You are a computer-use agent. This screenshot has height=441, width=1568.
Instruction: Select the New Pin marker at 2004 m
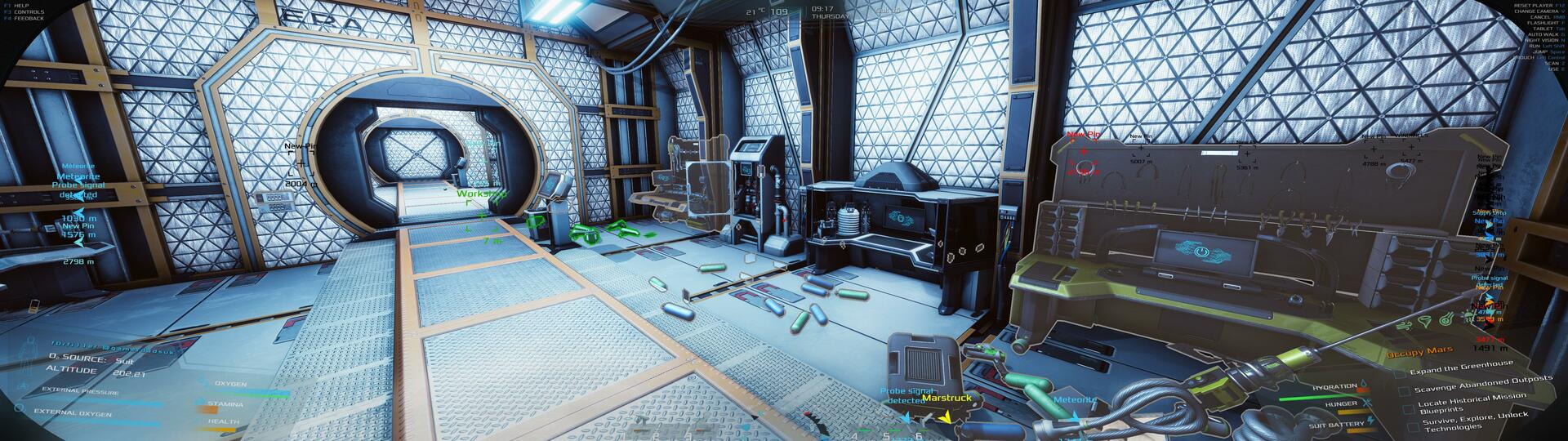click(301, 164)
